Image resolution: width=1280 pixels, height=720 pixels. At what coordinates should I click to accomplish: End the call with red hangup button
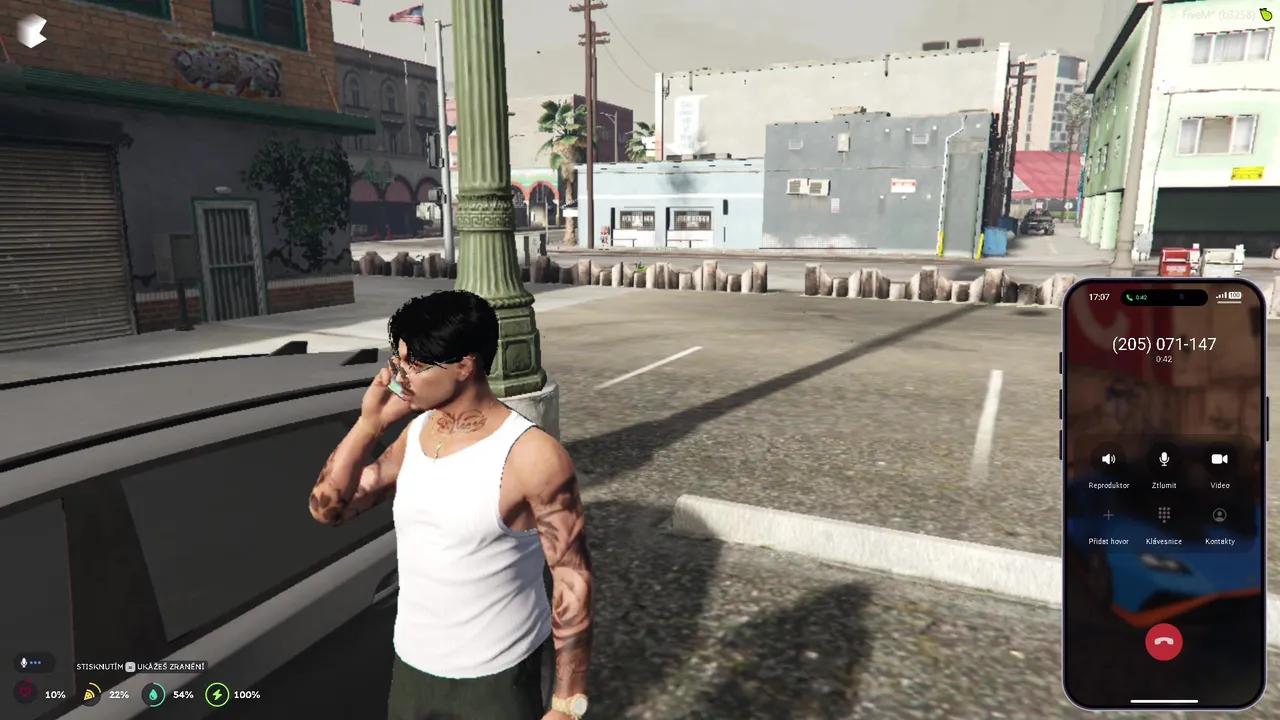click(1163, 641)
